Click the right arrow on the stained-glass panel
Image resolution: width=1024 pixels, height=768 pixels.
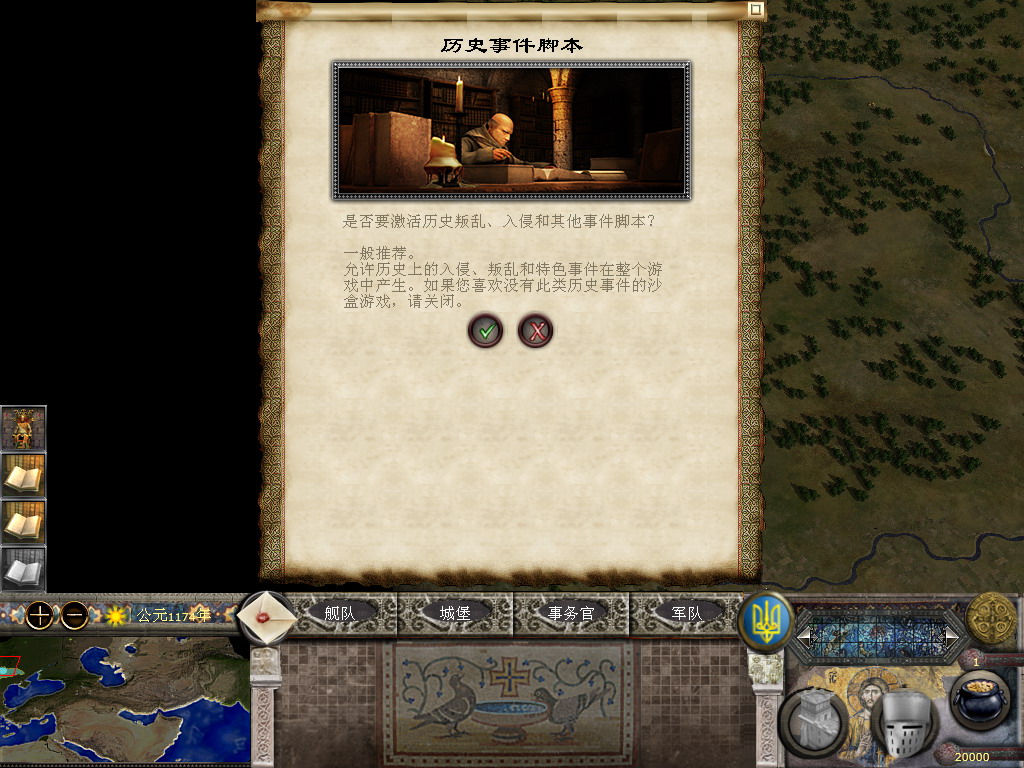click(x=951, y=635)
